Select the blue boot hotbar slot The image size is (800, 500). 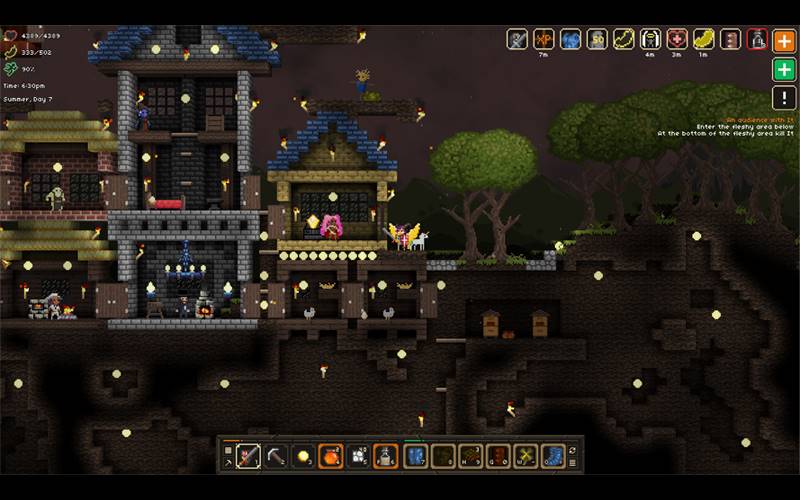553,456
